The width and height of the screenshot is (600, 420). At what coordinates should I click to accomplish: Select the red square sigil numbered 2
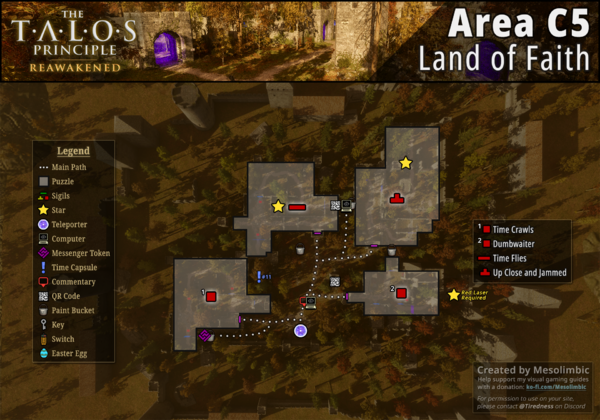click(400, 293)
